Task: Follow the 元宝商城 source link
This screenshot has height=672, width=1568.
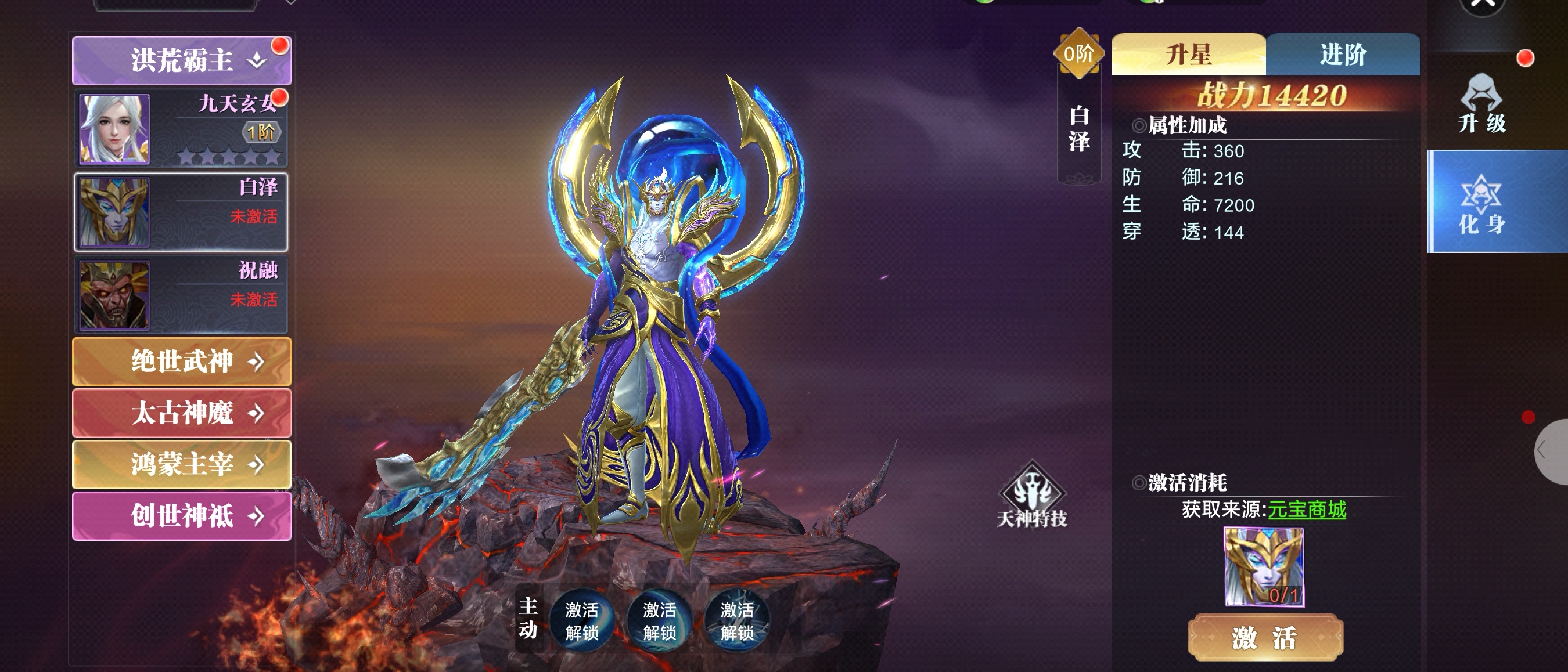Action: click(x=1306, y=510)
